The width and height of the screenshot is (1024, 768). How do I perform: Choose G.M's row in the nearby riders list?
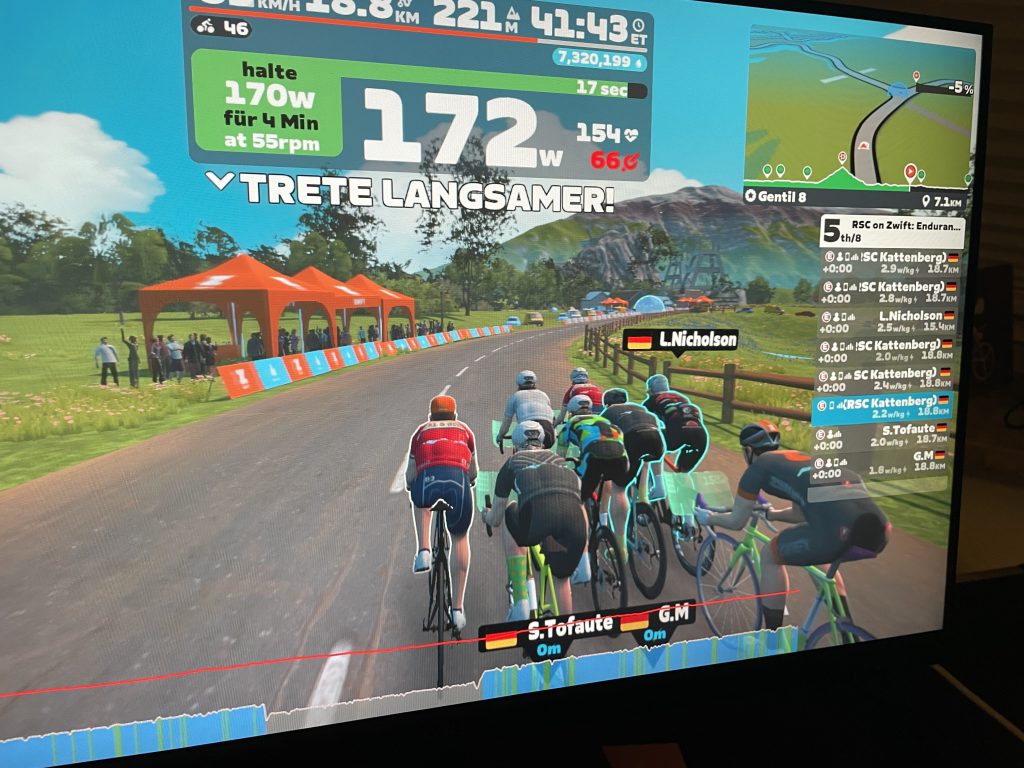(x=883, y=461)
